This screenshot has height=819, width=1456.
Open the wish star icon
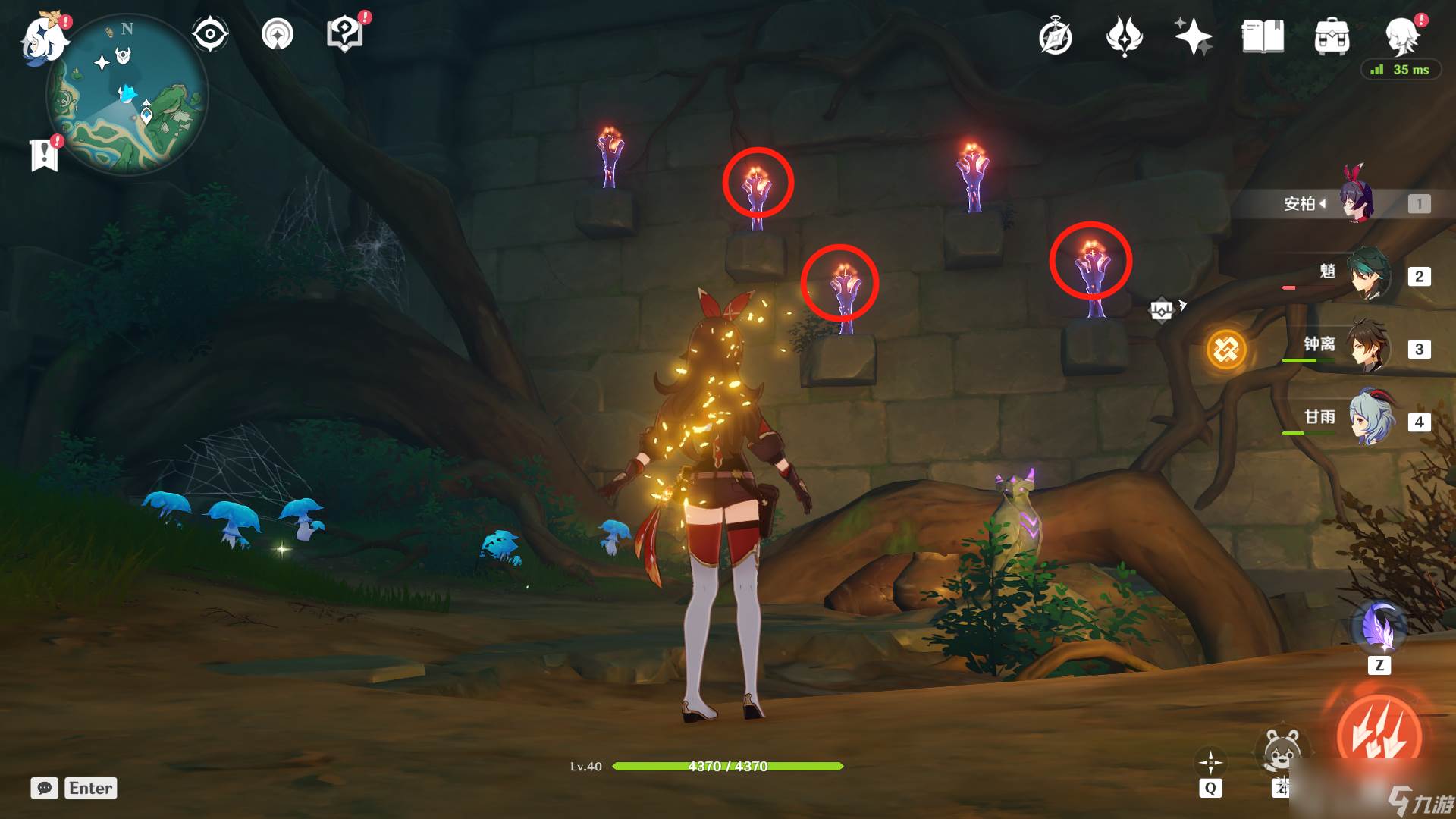point(1193,36)
